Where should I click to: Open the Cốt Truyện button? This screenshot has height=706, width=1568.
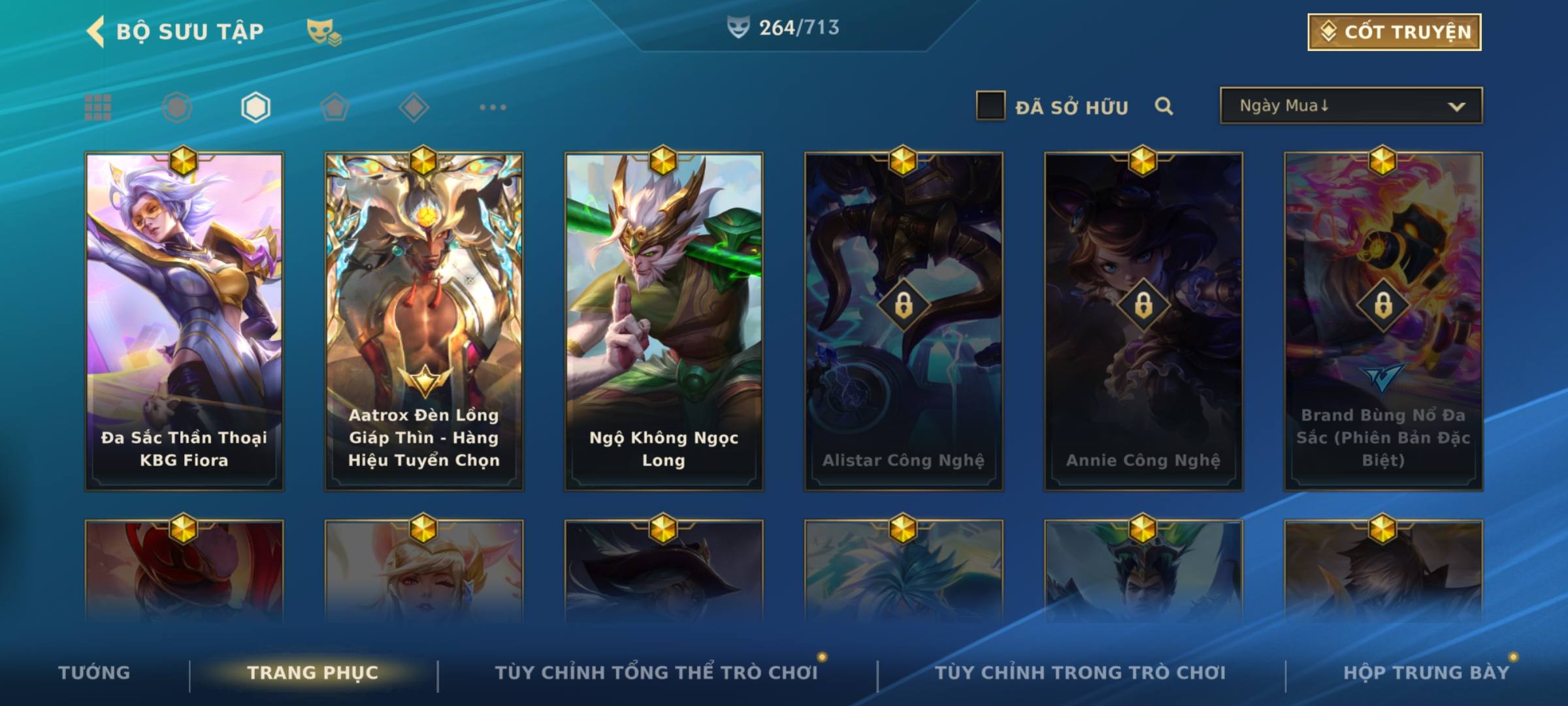(x=1394, y=32)
